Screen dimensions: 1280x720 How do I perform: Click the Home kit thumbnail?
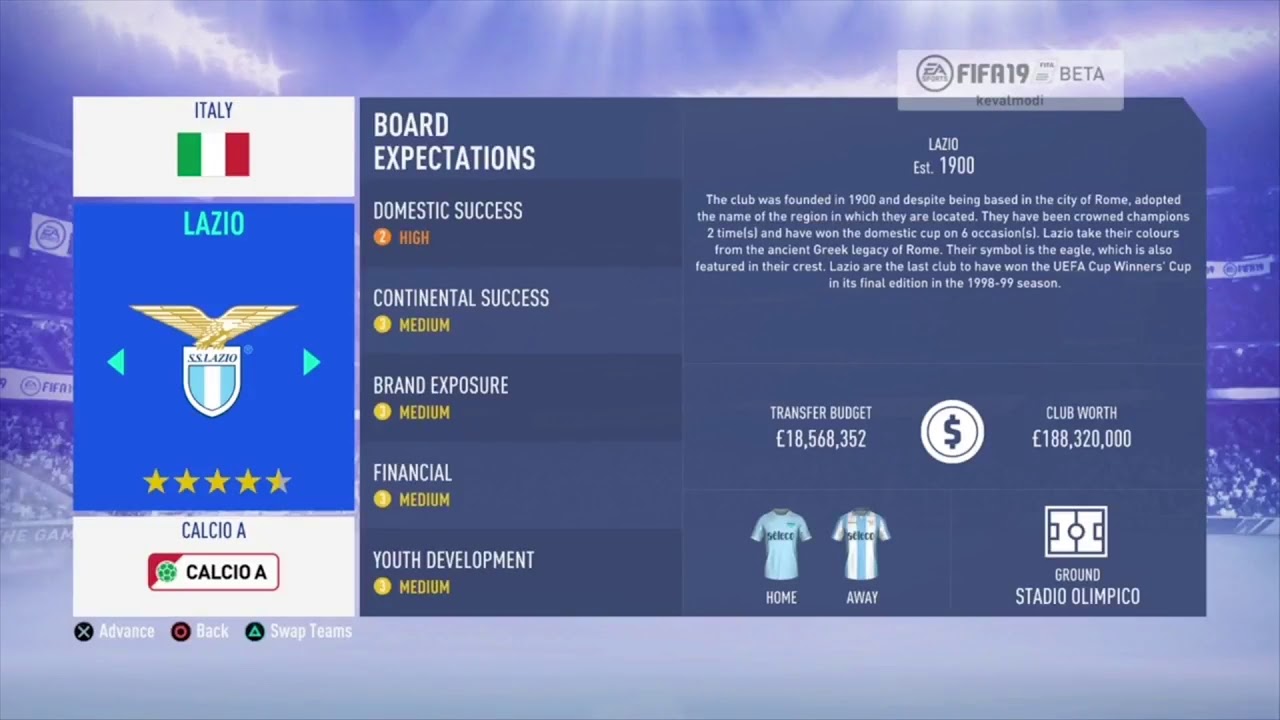(781, 545)
